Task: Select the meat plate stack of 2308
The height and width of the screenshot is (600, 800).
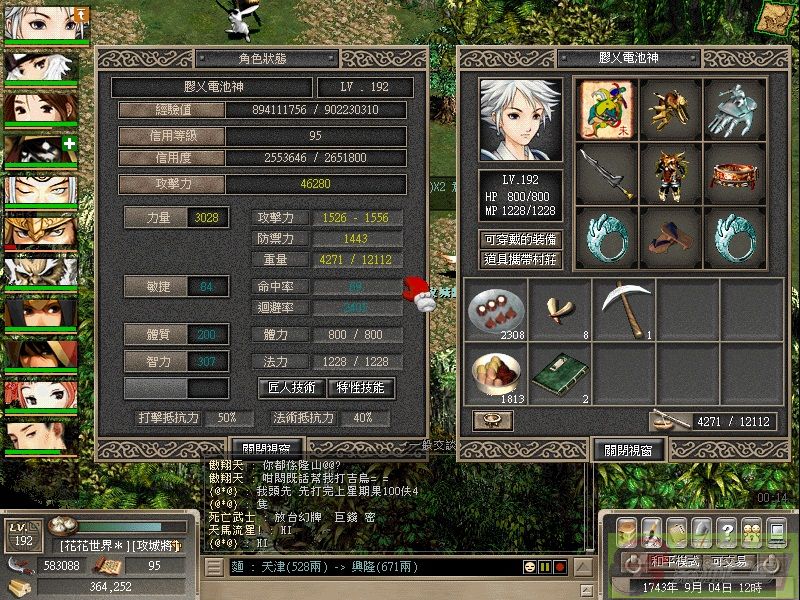Action: 494,310
